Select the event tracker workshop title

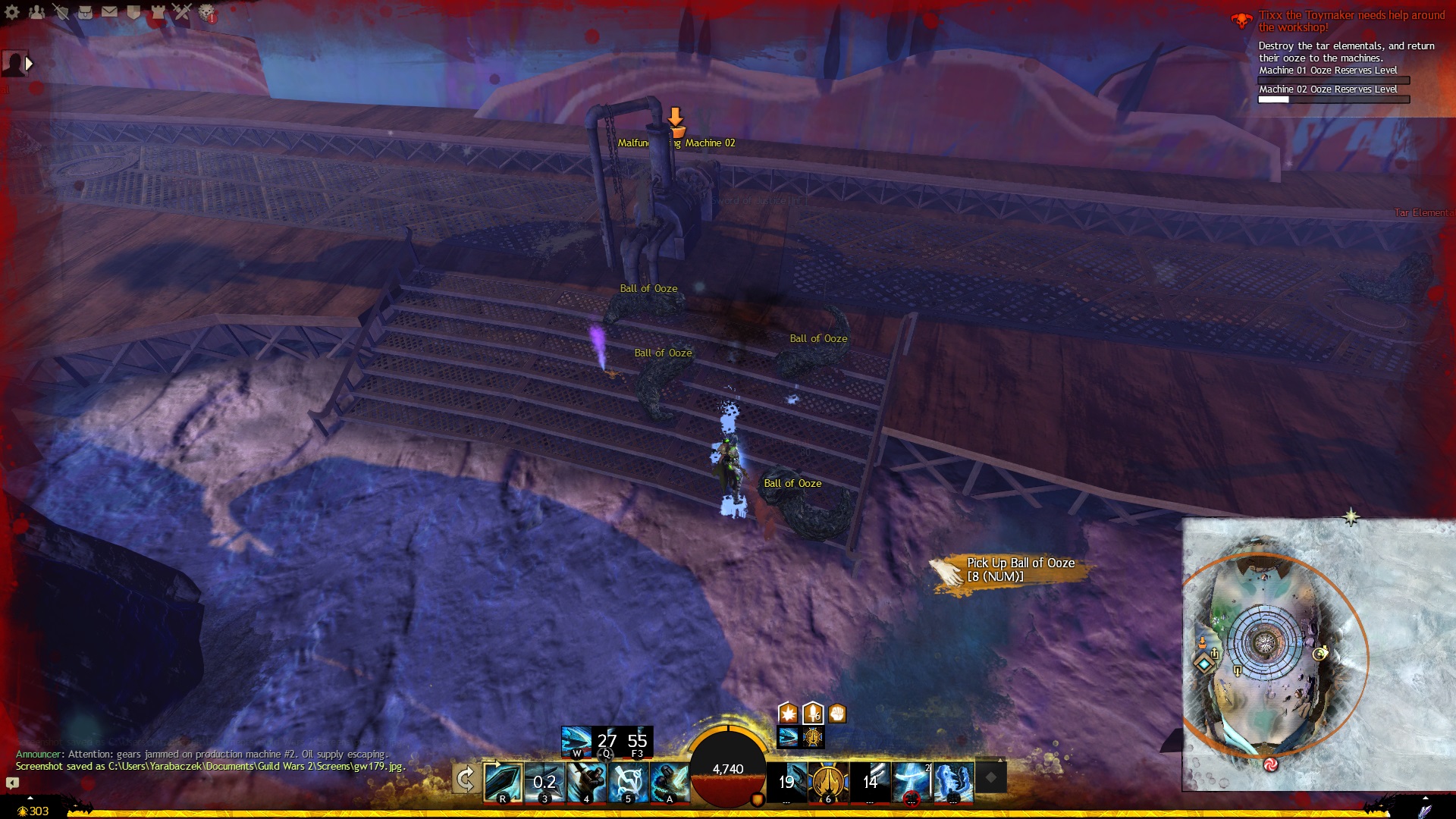[x=1351, y=21]
